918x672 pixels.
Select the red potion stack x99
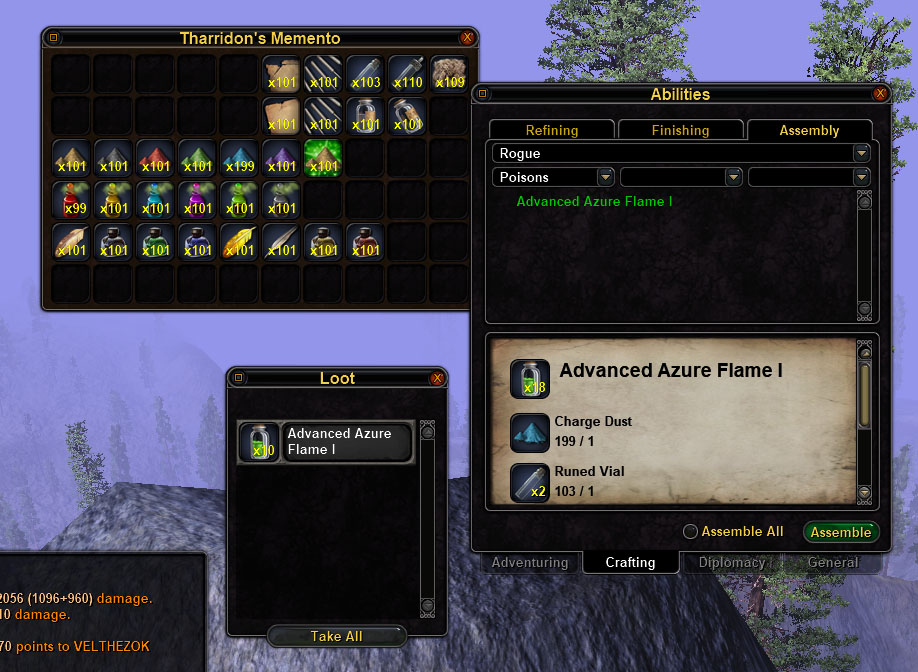(x=72, y=200)
